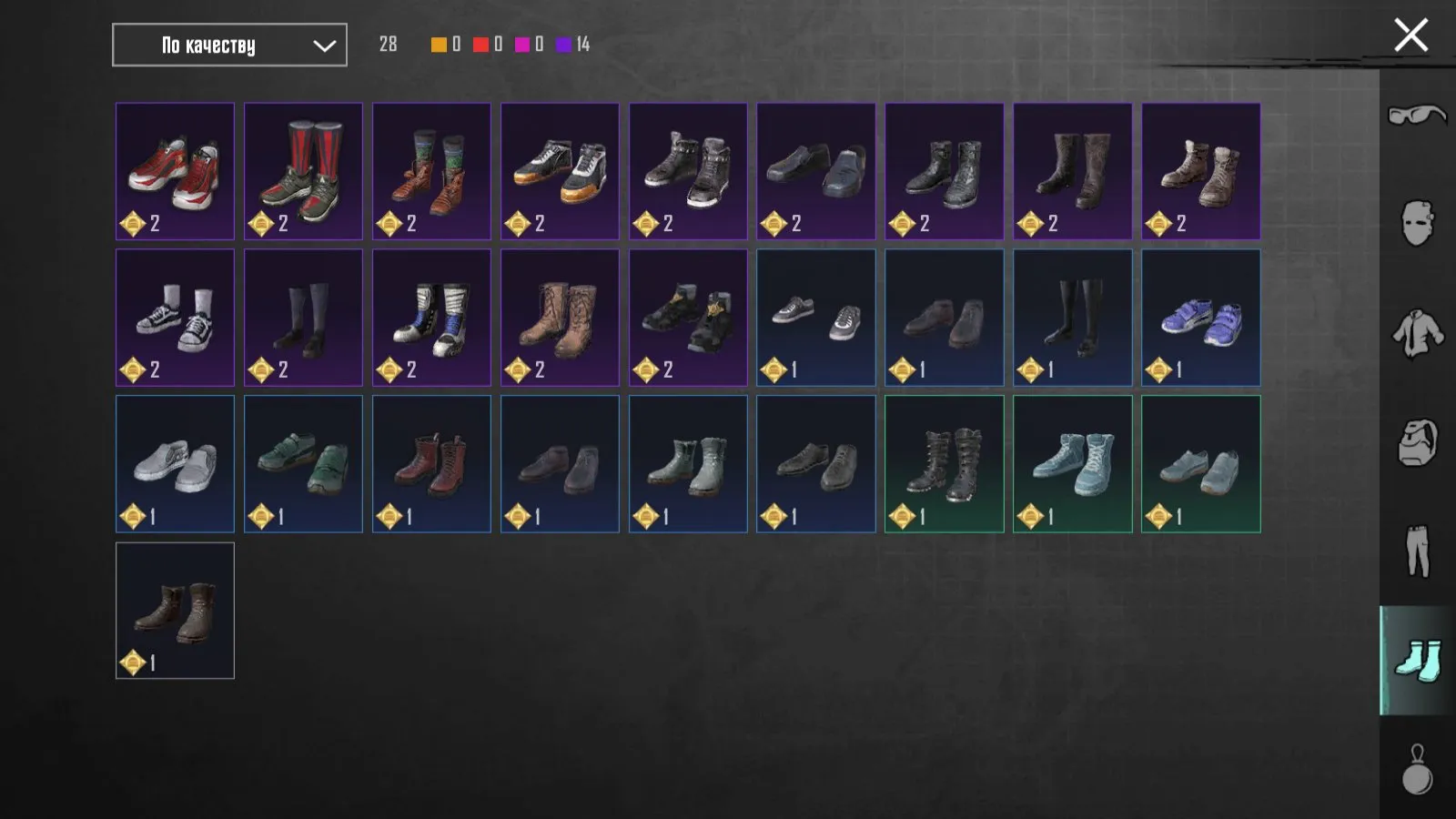Open the Glasses category in the sidebar
Image resolution: width=1456 pixels, height=819 pixels.
click(1416, 116)
